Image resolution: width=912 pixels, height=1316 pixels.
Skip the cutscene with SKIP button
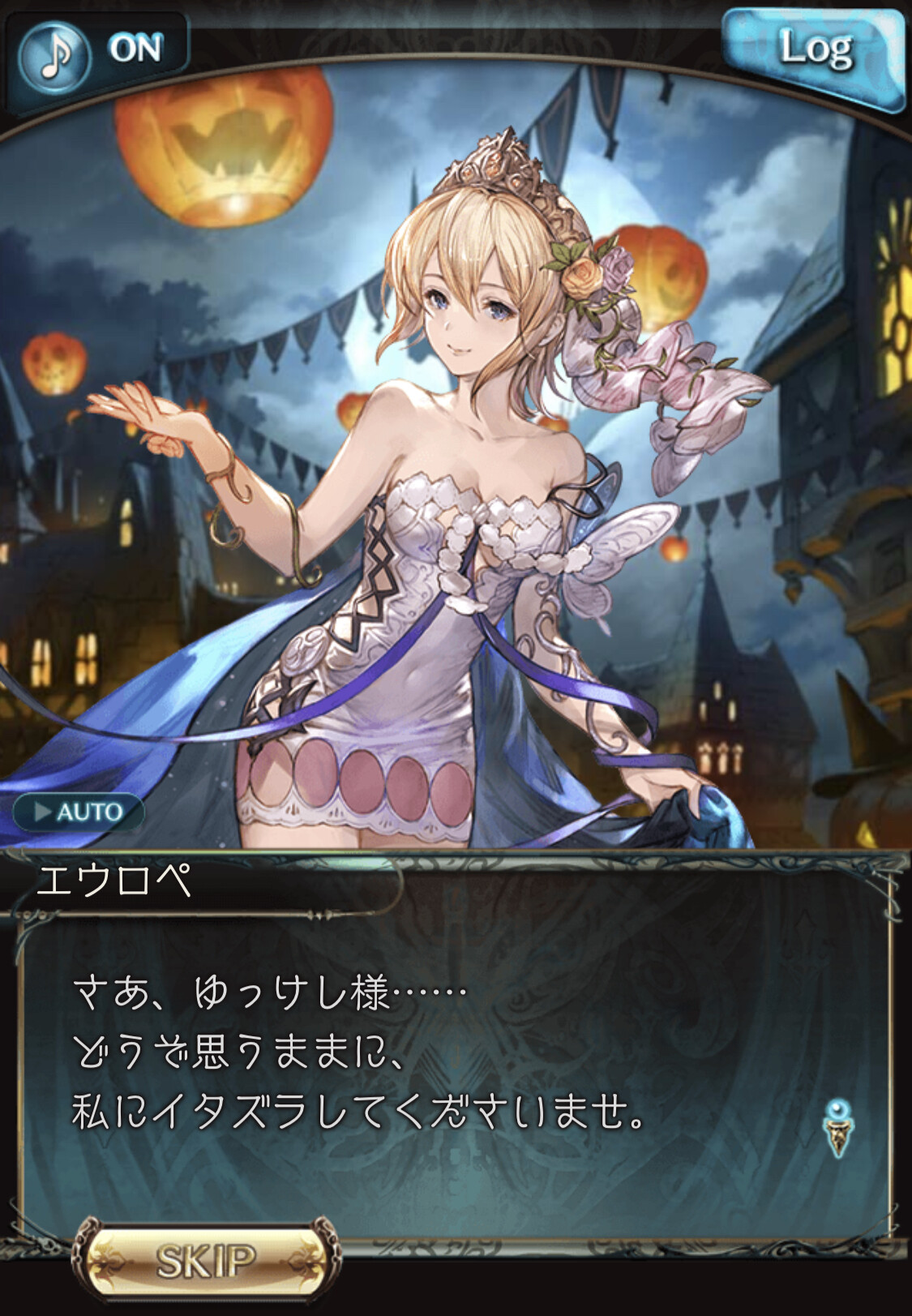click(x=206, y=1260)
